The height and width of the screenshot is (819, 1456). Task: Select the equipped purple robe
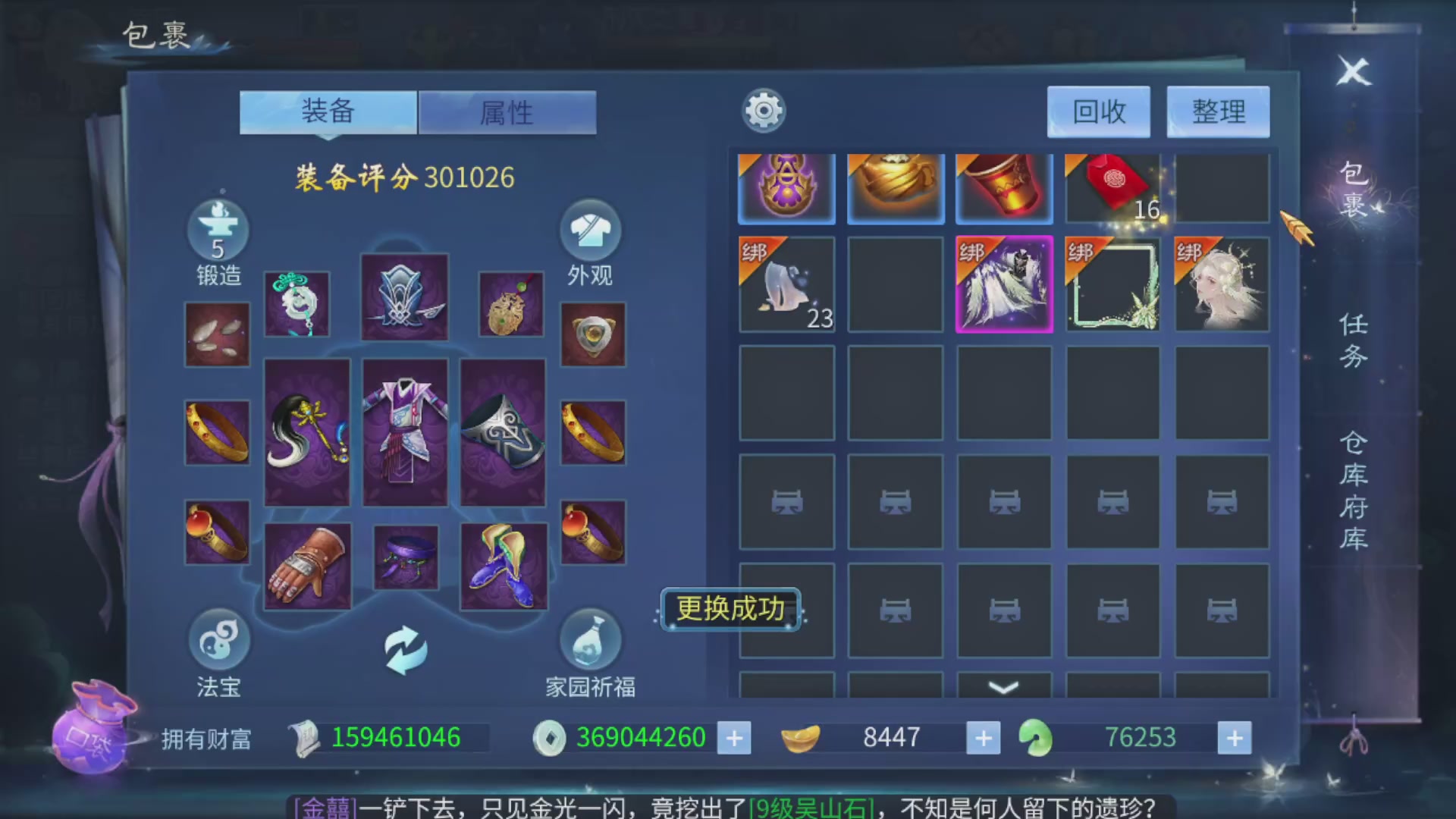click(404, 432)
